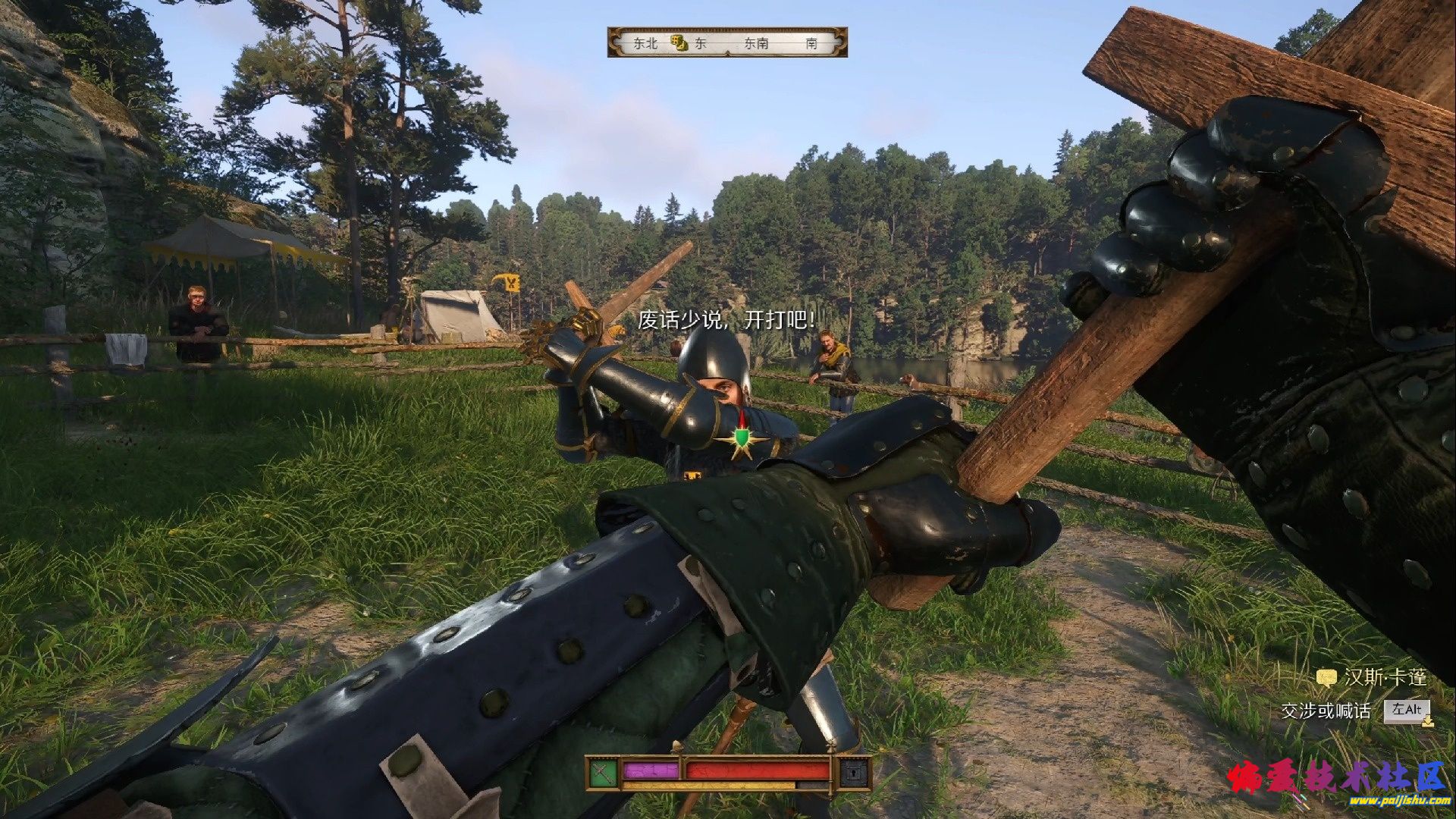Viewport: 1456px width, 819px height.
Task: Click the compass direction bar
Action: tap(727, 42)
